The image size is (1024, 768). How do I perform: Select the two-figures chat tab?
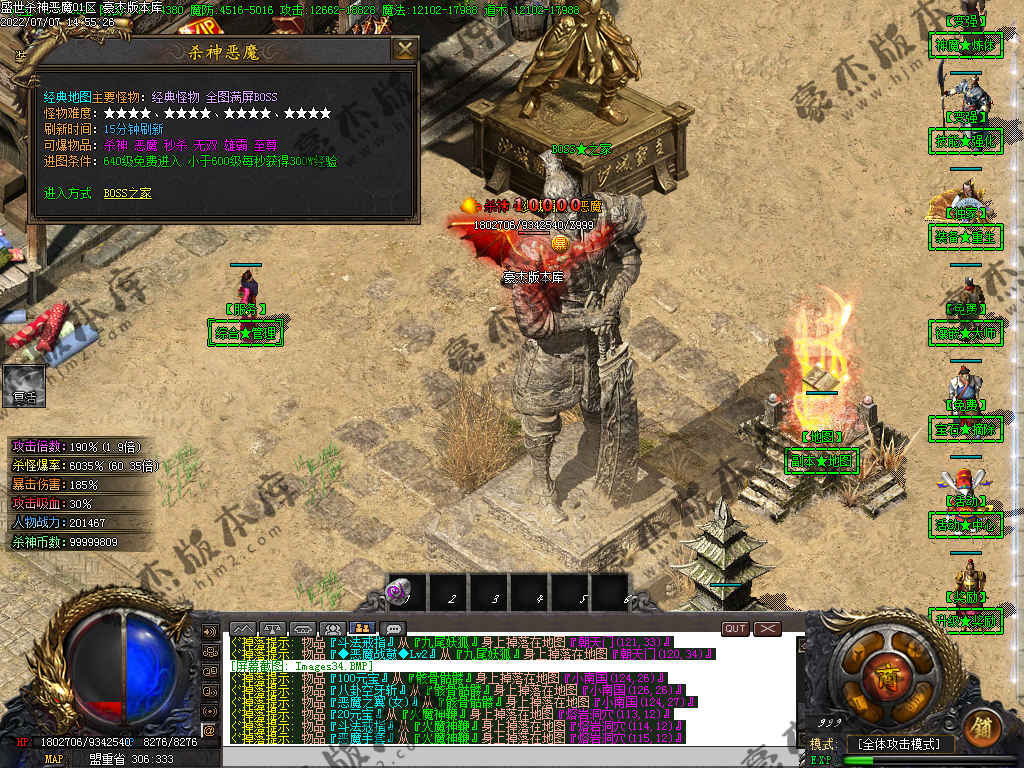pos(362,629)
